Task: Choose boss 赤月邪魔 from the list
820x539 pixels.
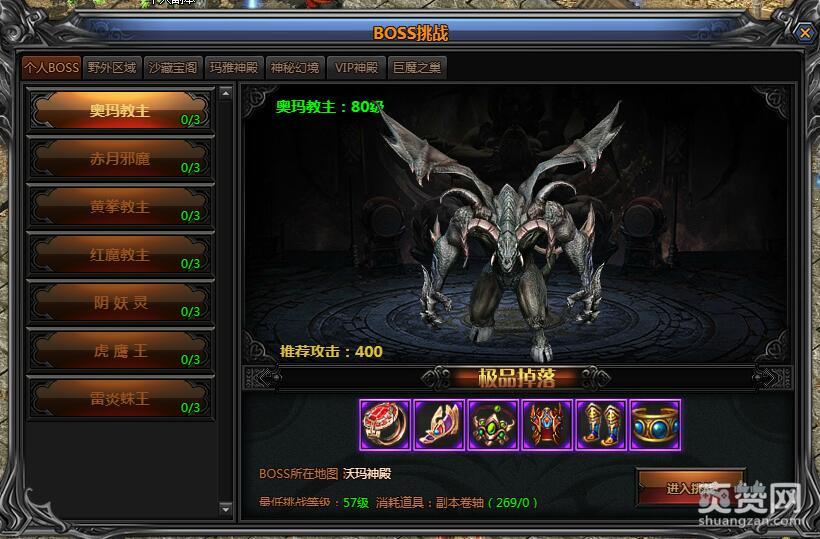Action: 120,159
